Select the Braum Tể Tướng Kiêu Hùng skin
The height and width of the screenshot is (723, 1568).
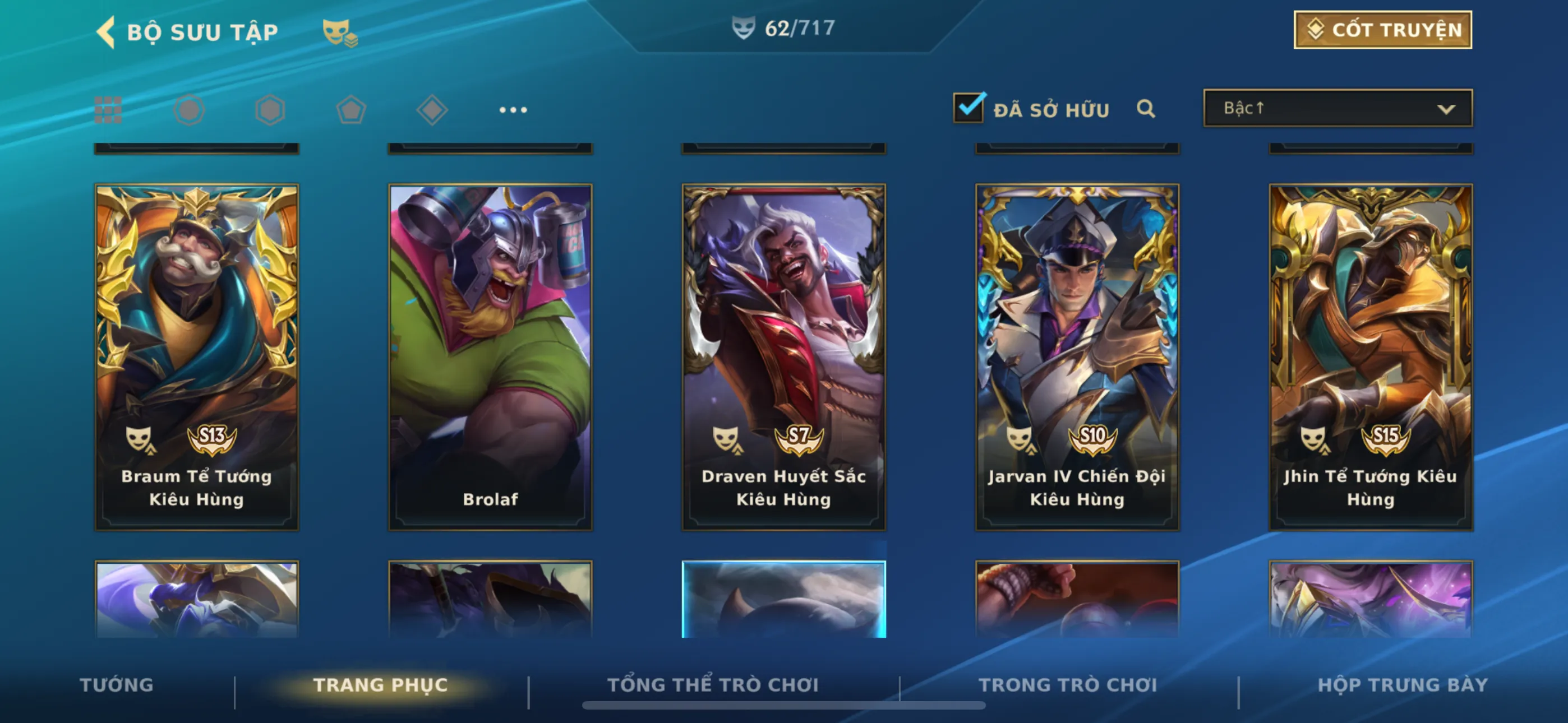(x=197, y=356)
